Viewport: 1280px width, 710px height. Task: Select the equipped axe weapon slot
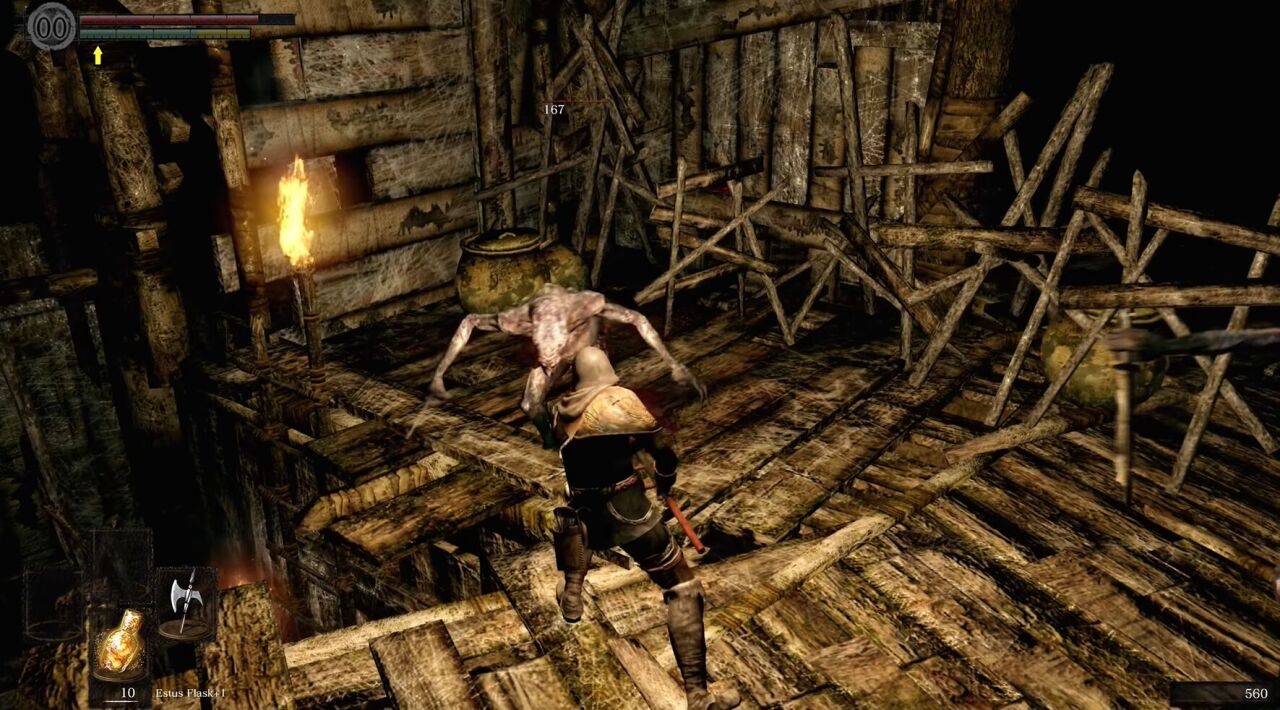(186, 603)
